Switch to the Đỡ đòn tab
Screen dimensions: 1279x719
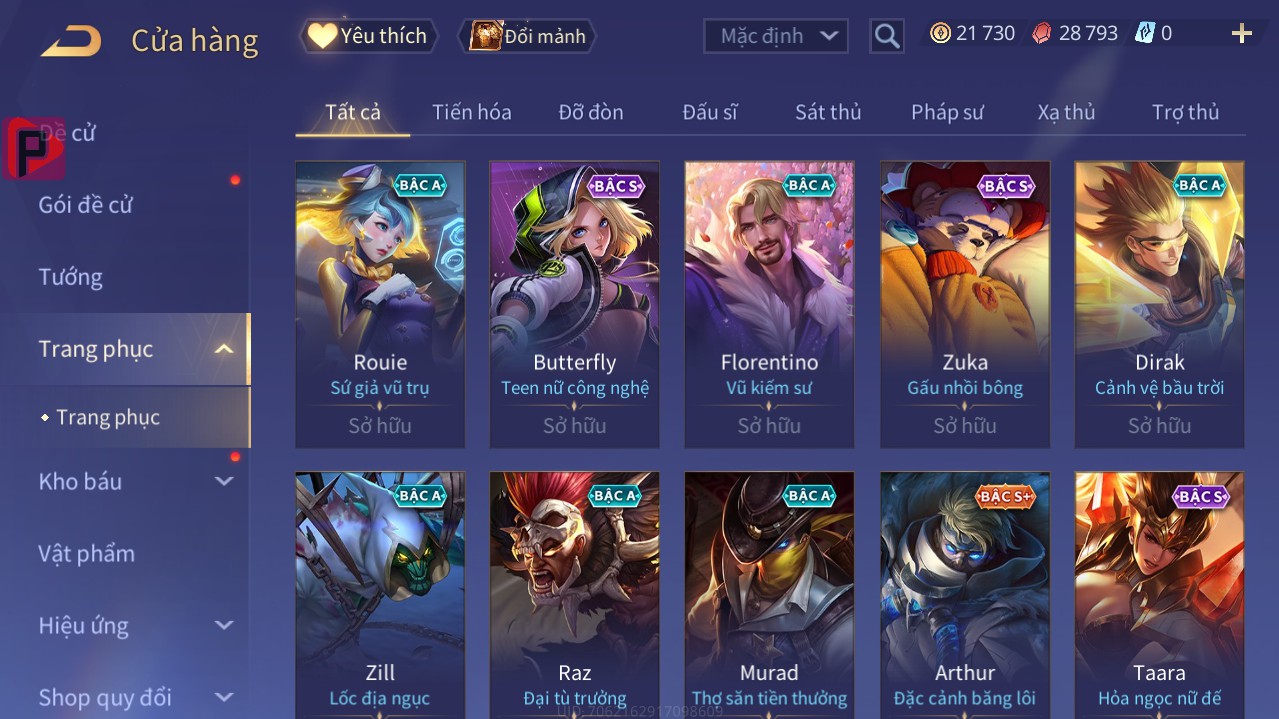(x=590, y=112)
